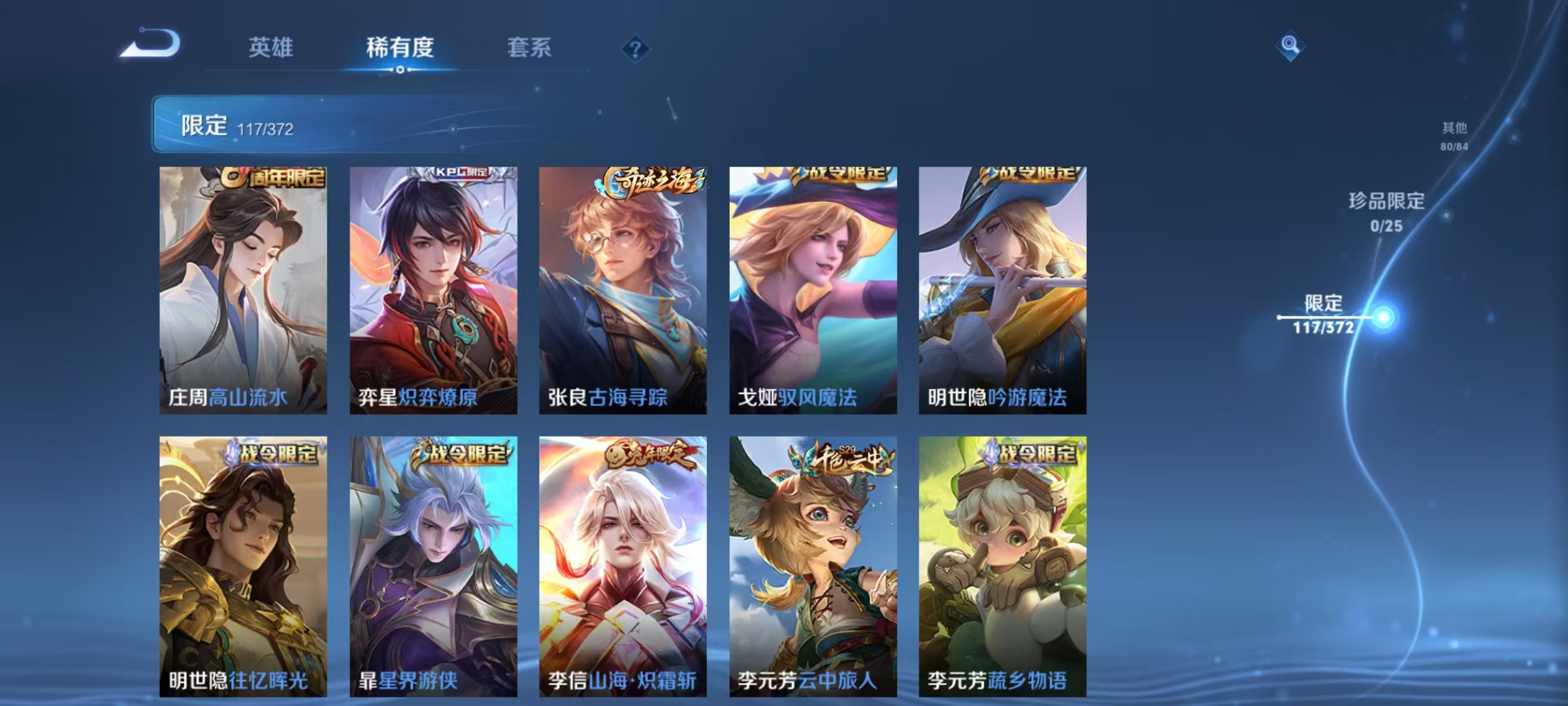
Task: Switch to the 英雄 tab
Action: pyautogui.click(x=271, y=48)
